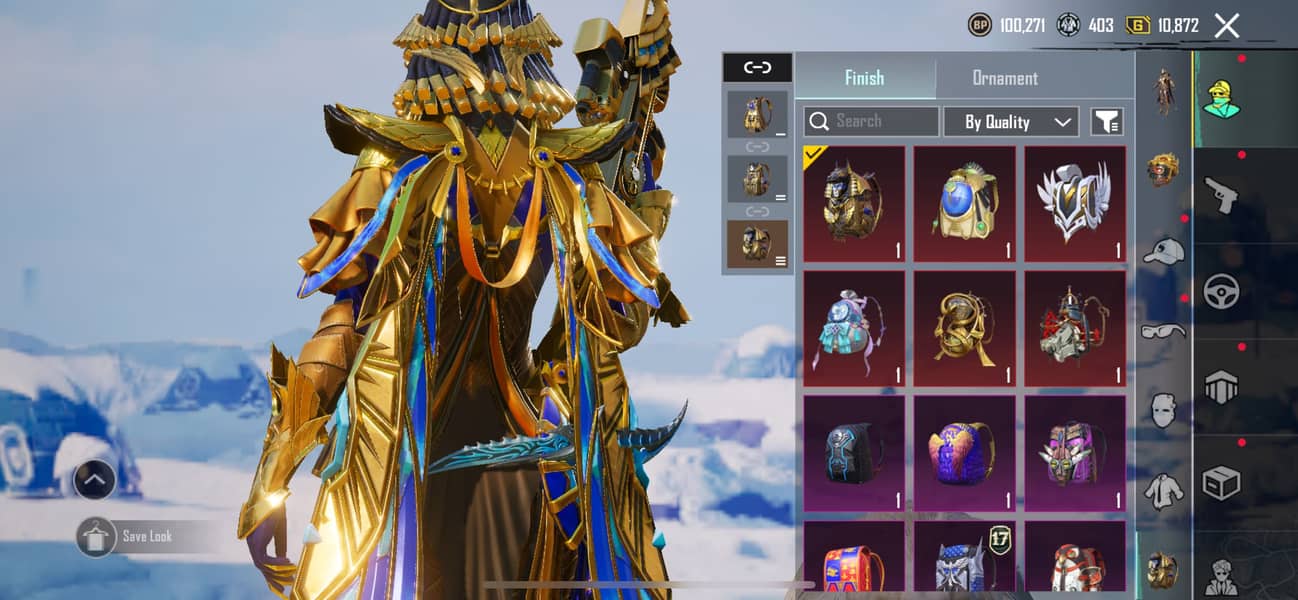Screen dimensions: 1298x600
Task: Toggle the link icon above backpack levels
Action: click(757, 67)
